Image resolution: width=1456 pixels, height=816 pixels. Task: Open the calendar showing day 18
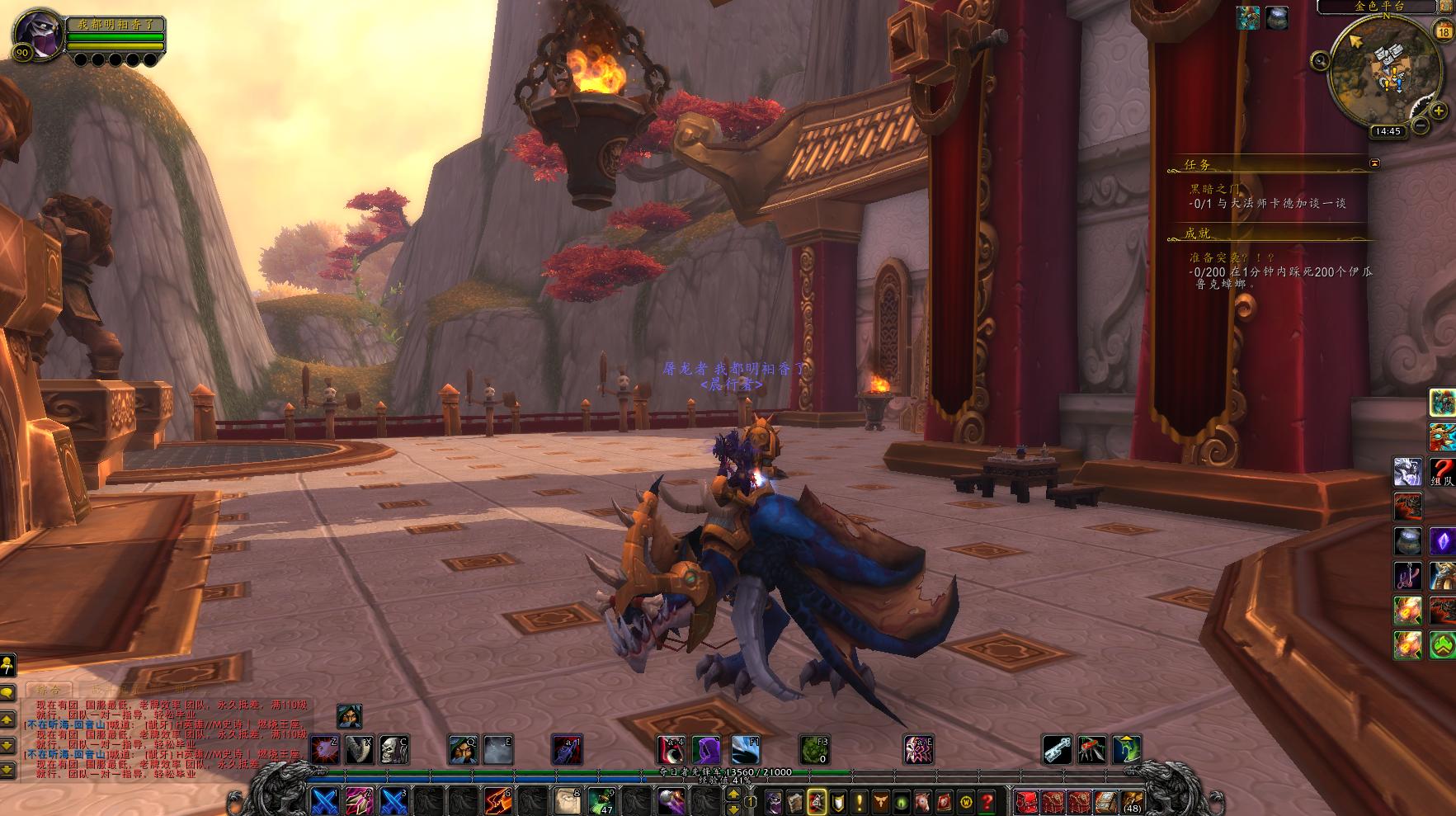click(x=1444, y=31)
